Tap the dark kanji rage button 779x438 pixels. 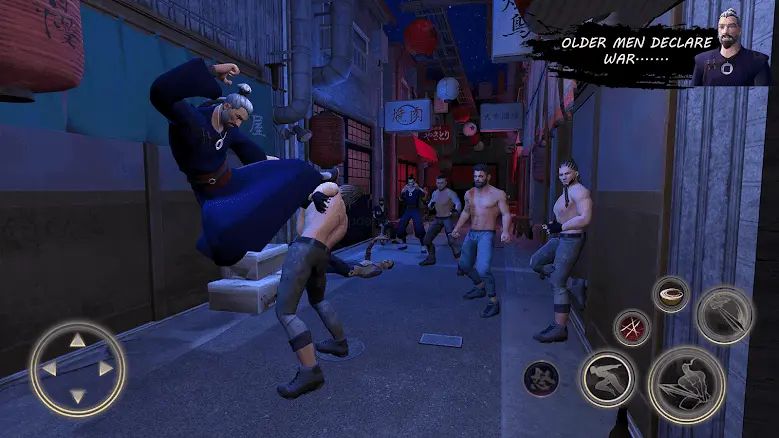(540, 378)
